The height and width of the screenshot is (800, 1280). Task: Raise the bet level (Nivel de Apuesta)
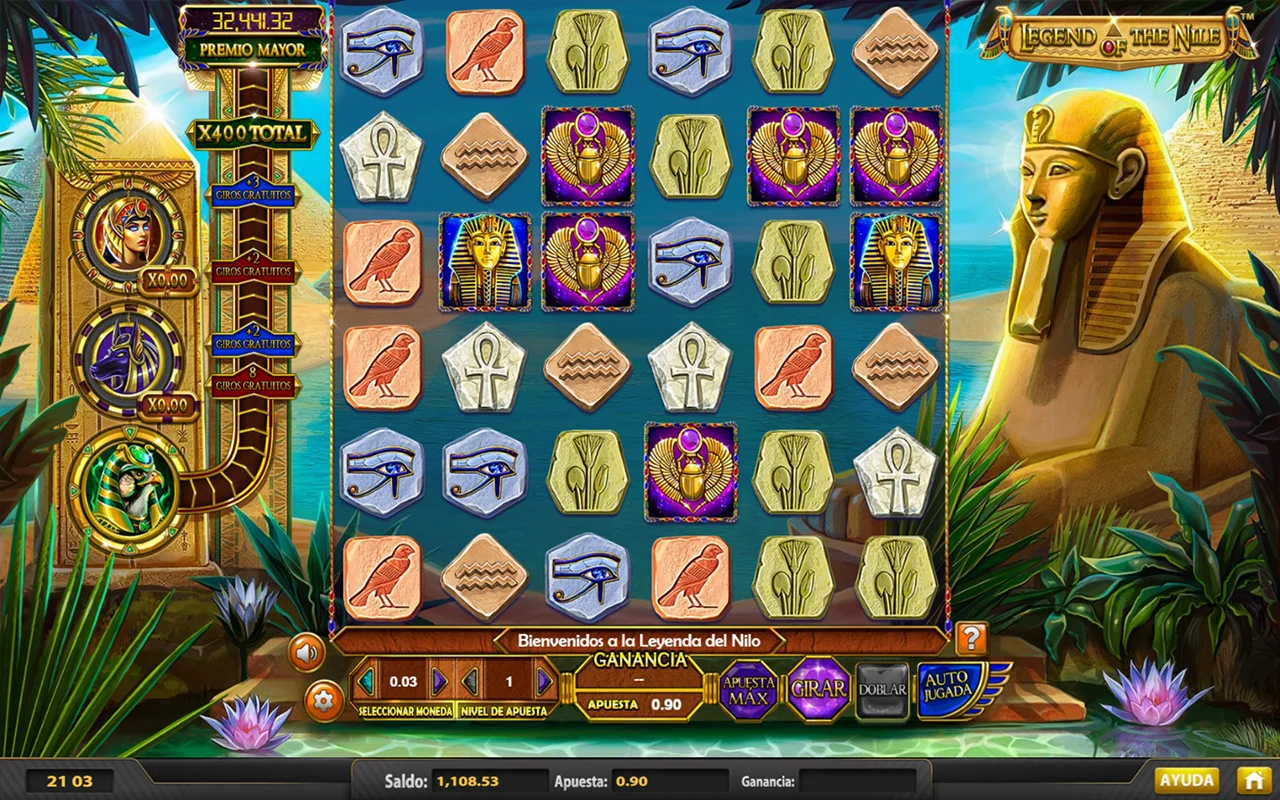coord(544,682)
